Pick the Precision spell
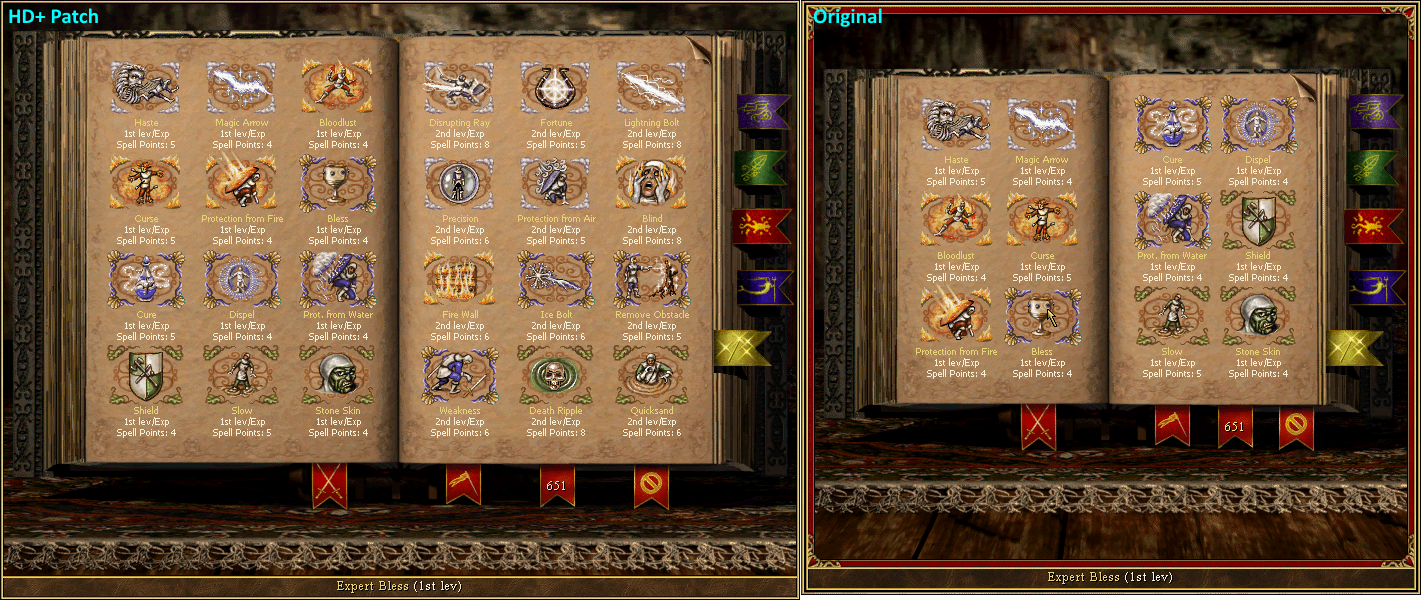Screen dimensions: 1421x600 [x=458, y=183]
